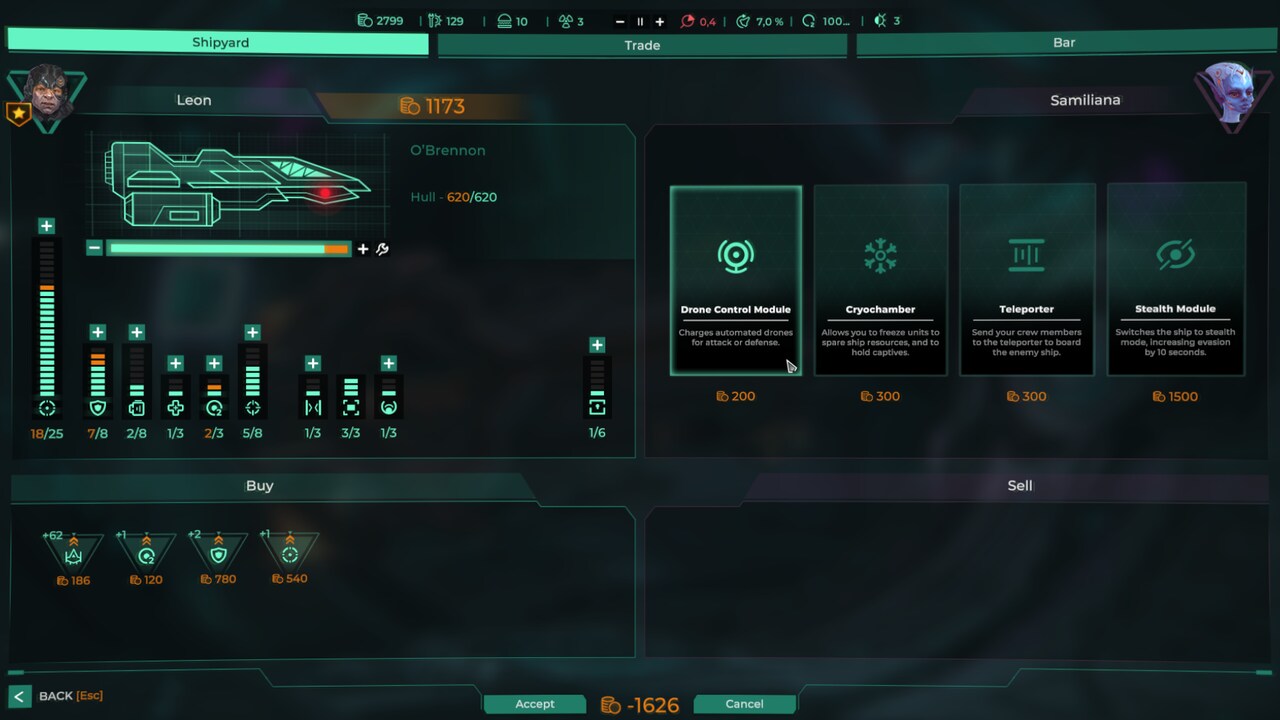
Task: Buy the 540-credit targeting upgrade
Action: tap(290, 552)
